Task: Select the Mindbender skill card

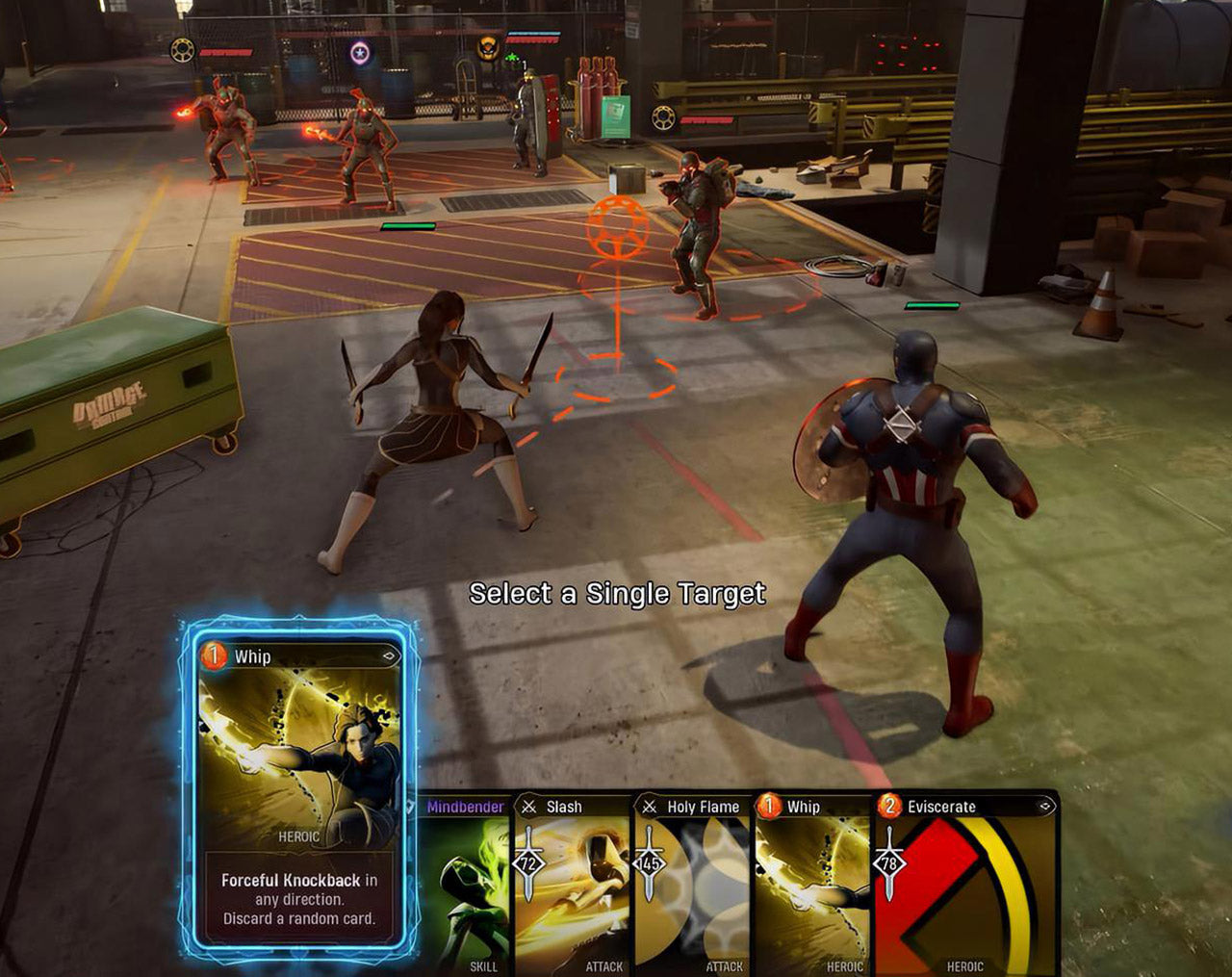Action: (467, 884)
